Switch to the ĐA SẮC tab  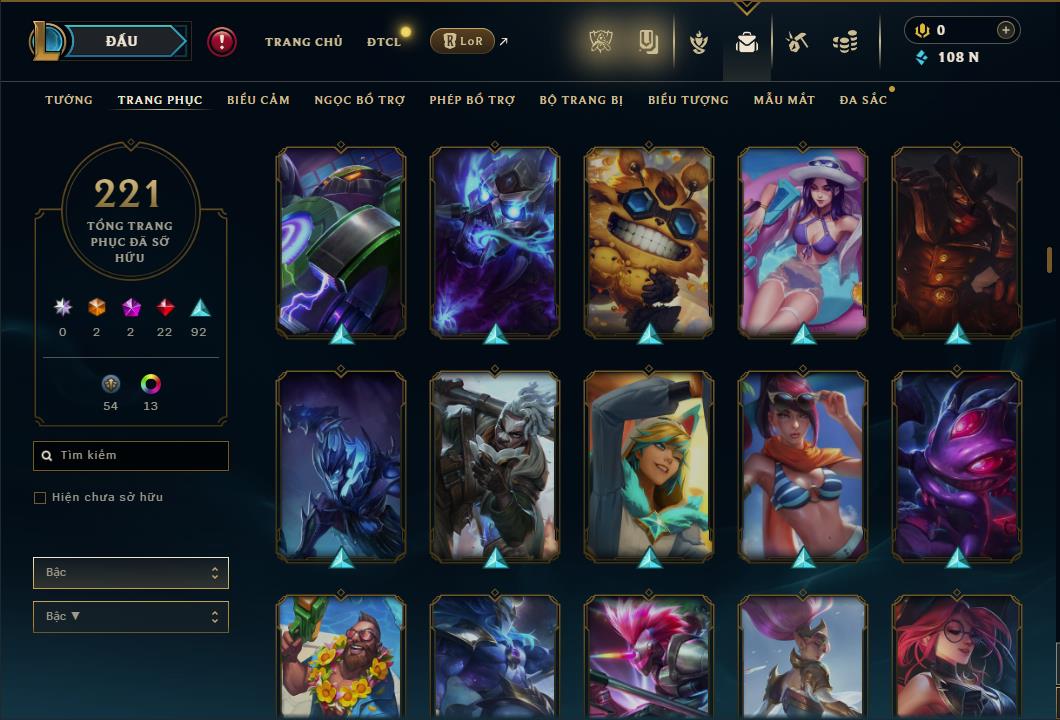click(x=863, y=100)
